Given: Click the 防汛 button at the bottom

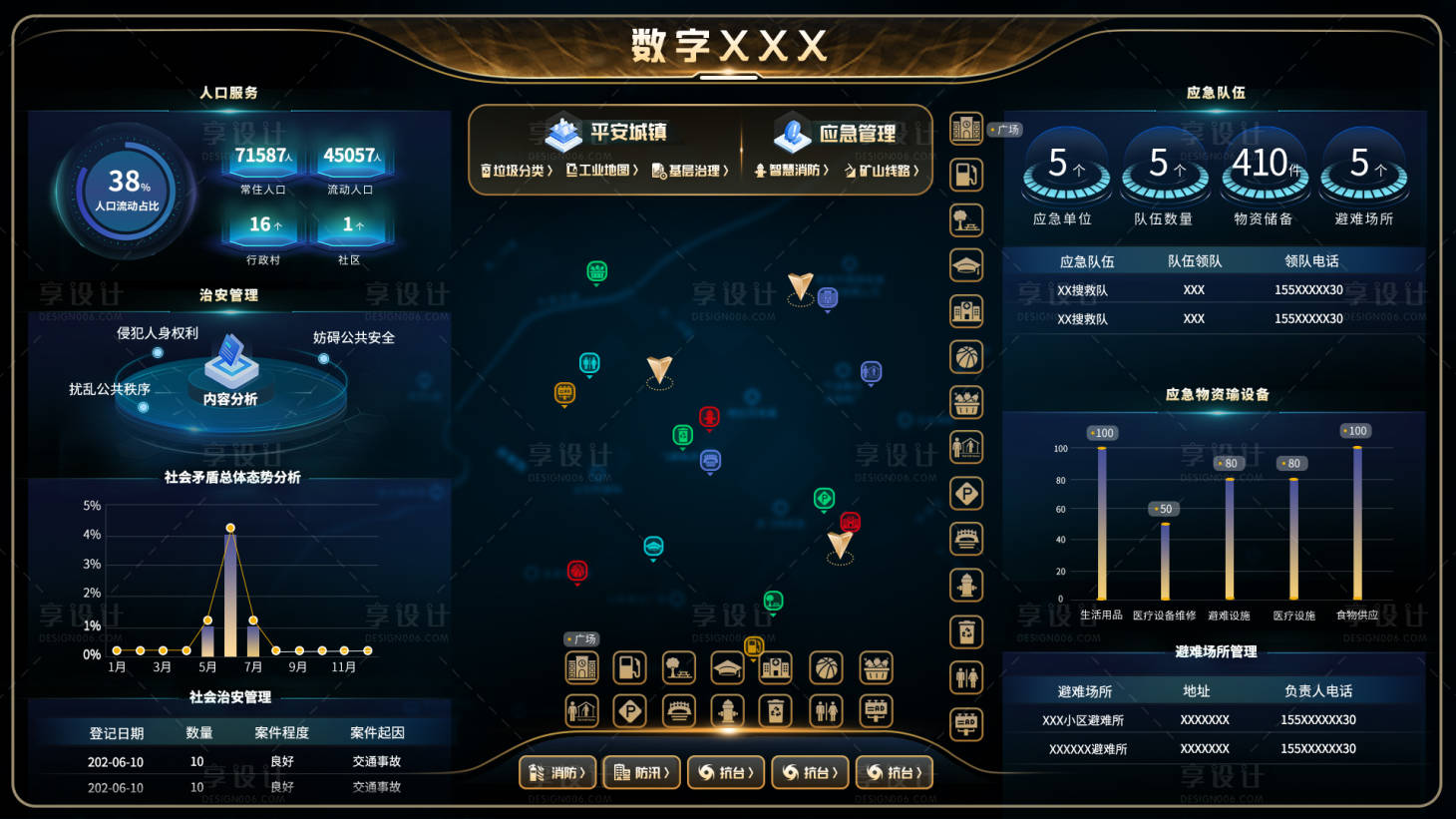Looking at the screenshot, I should click(x=642, y=772).
